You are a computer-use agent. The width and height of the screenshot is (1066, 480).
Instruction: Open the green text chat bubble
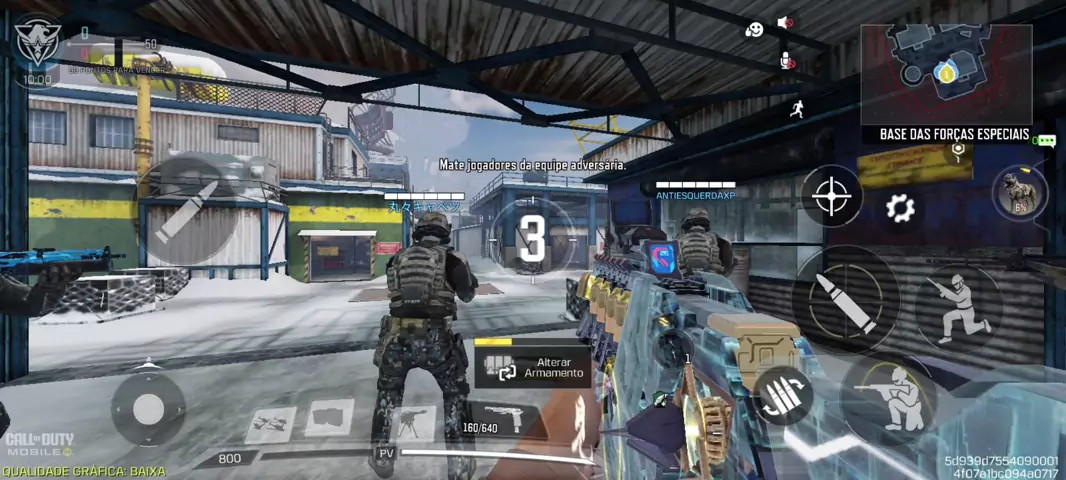tap(1044, 141)
